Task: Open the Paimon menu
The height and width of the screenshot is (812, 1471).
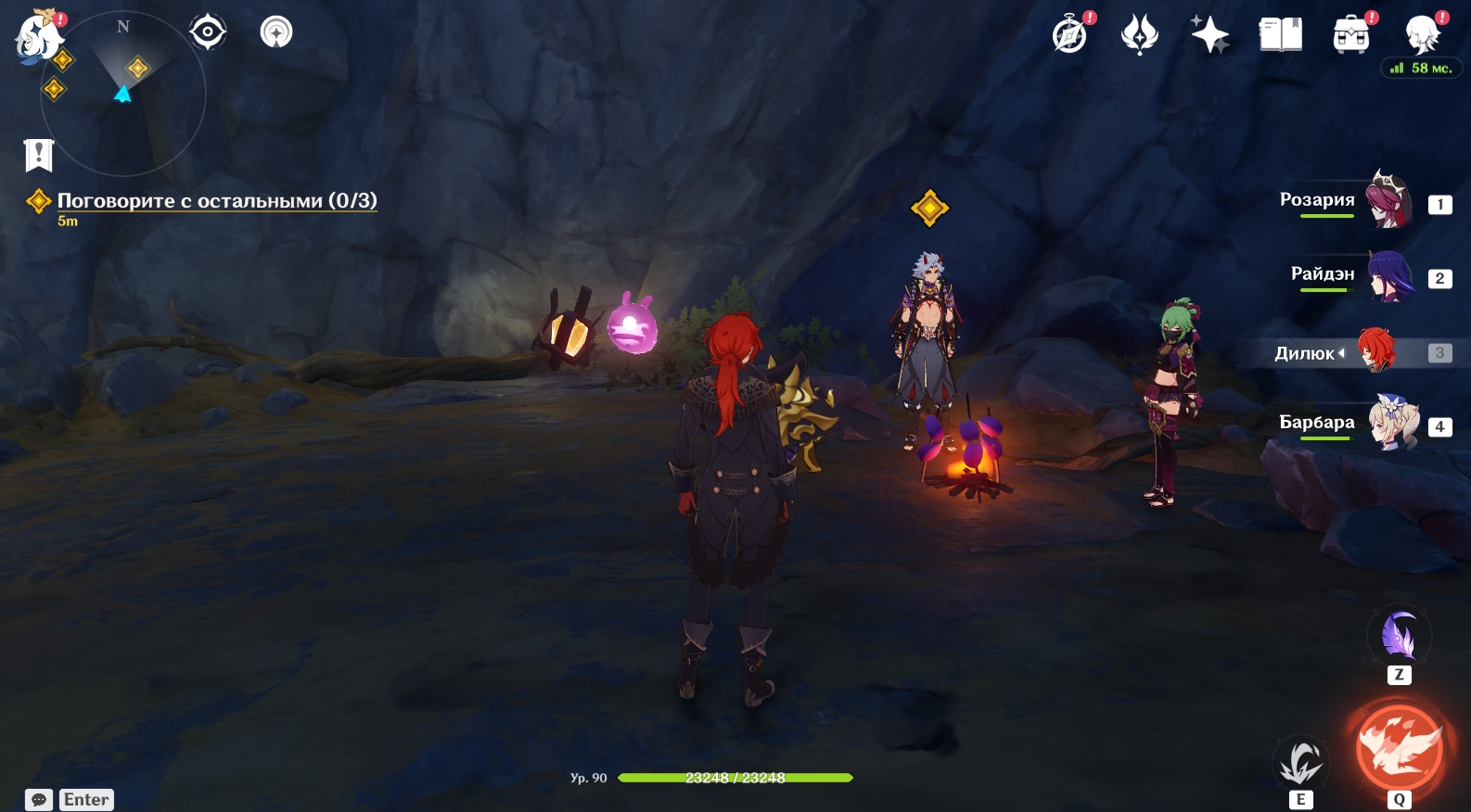Action: 38,37
